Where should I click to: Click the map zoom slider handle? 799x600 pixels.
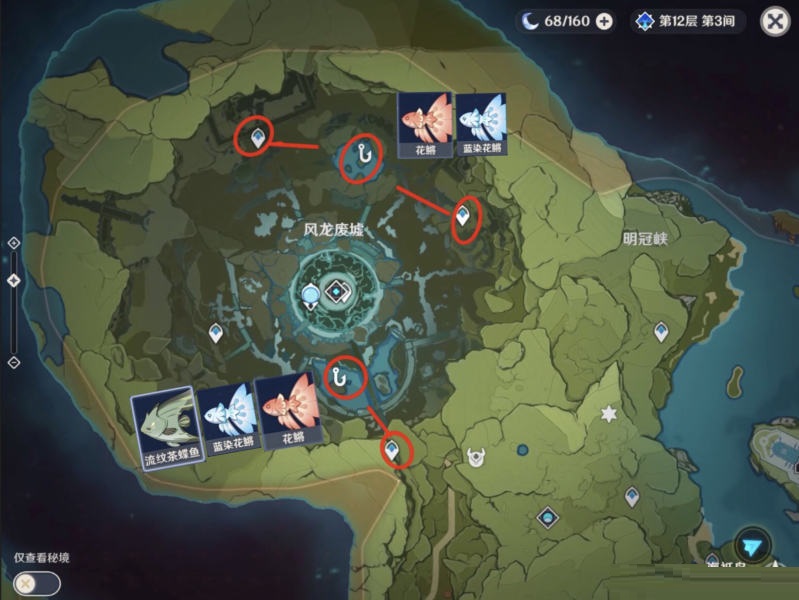coord(13,281)
